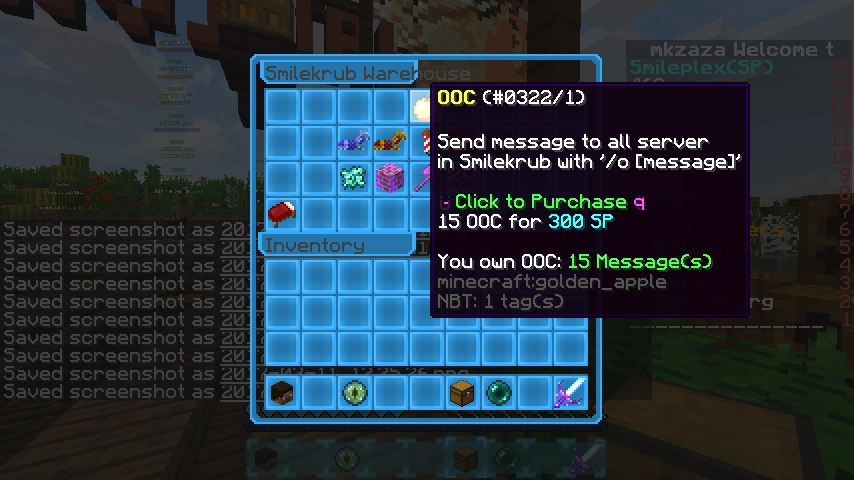Click the purple enchanted tool item
The image size is (854, 480).
(x=422, y=179)
